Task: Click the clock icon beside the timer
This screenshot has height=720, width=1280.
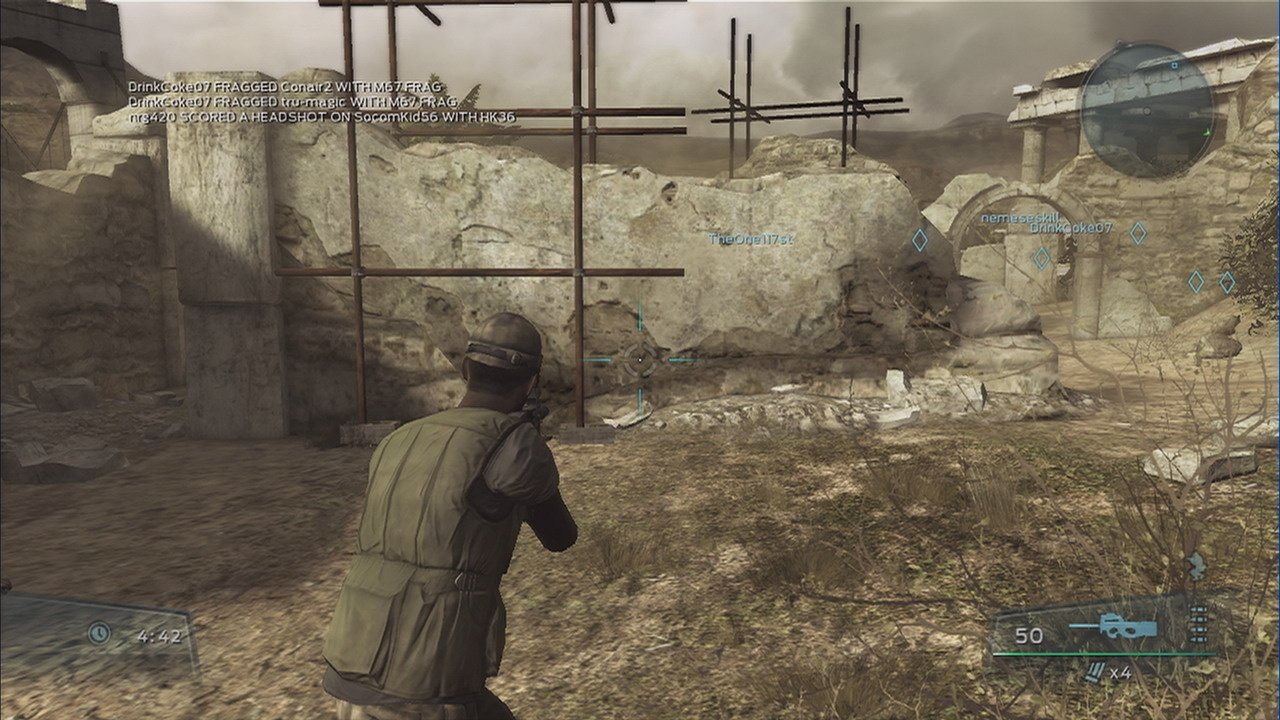Action: 97,632
